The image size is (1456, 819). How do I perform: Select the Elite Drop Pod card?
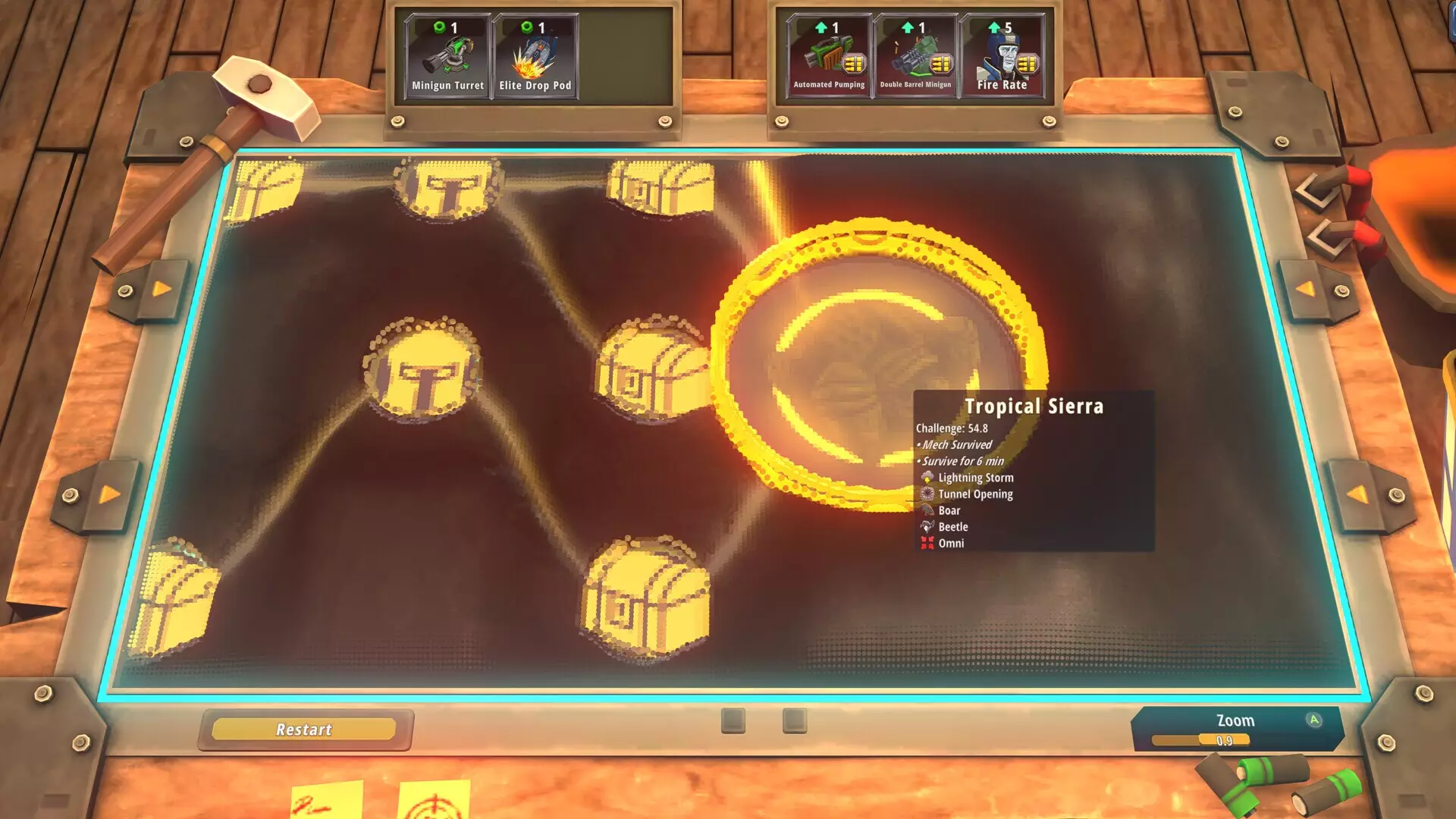(535, 57)
